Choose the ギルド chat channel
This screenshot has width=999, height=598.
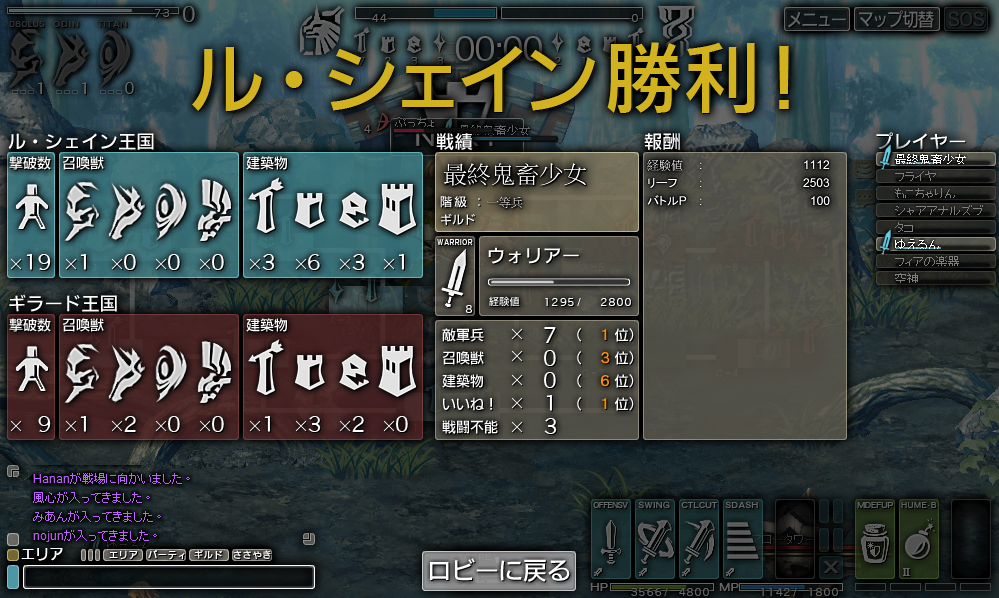(208, 554)
